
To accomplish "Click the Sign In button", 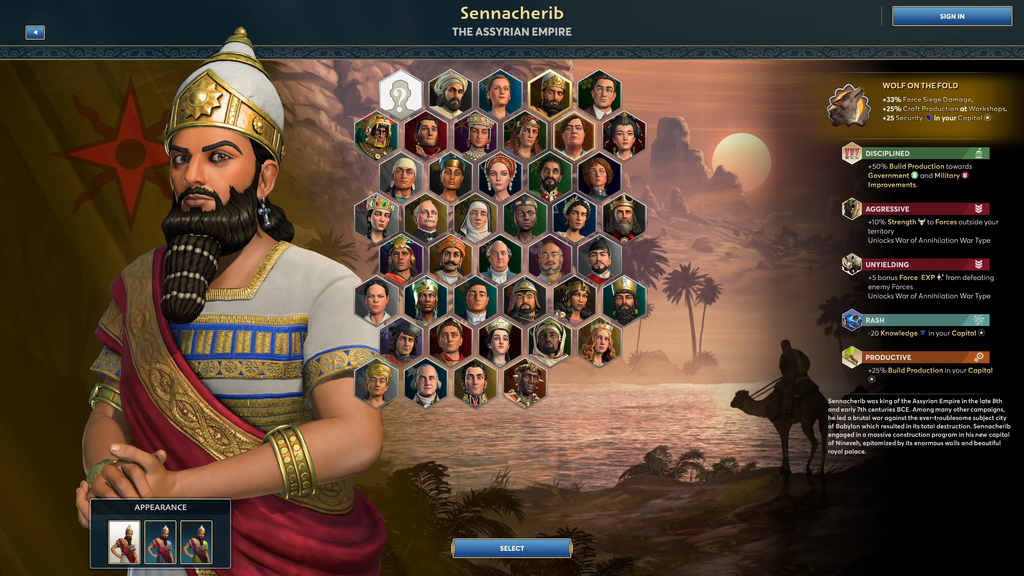I will (952, 16).
